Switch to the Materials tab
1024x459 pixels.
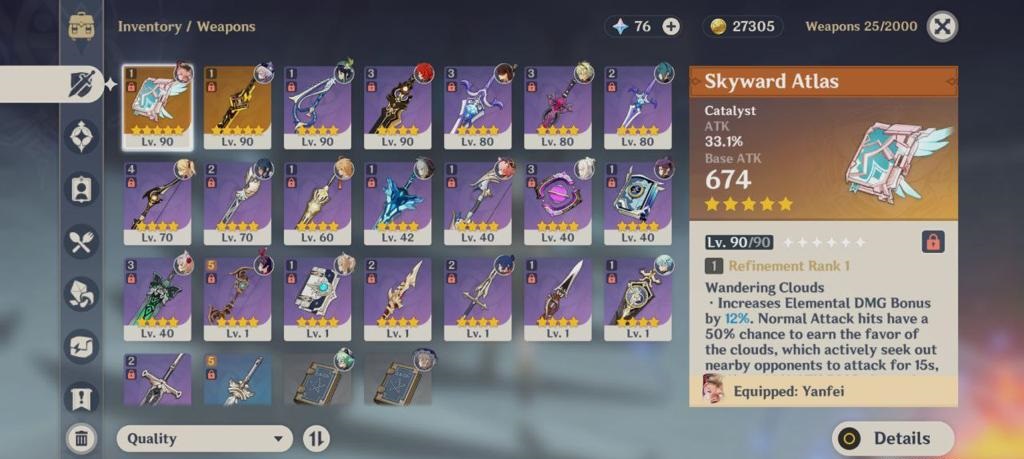coord(81,294)
